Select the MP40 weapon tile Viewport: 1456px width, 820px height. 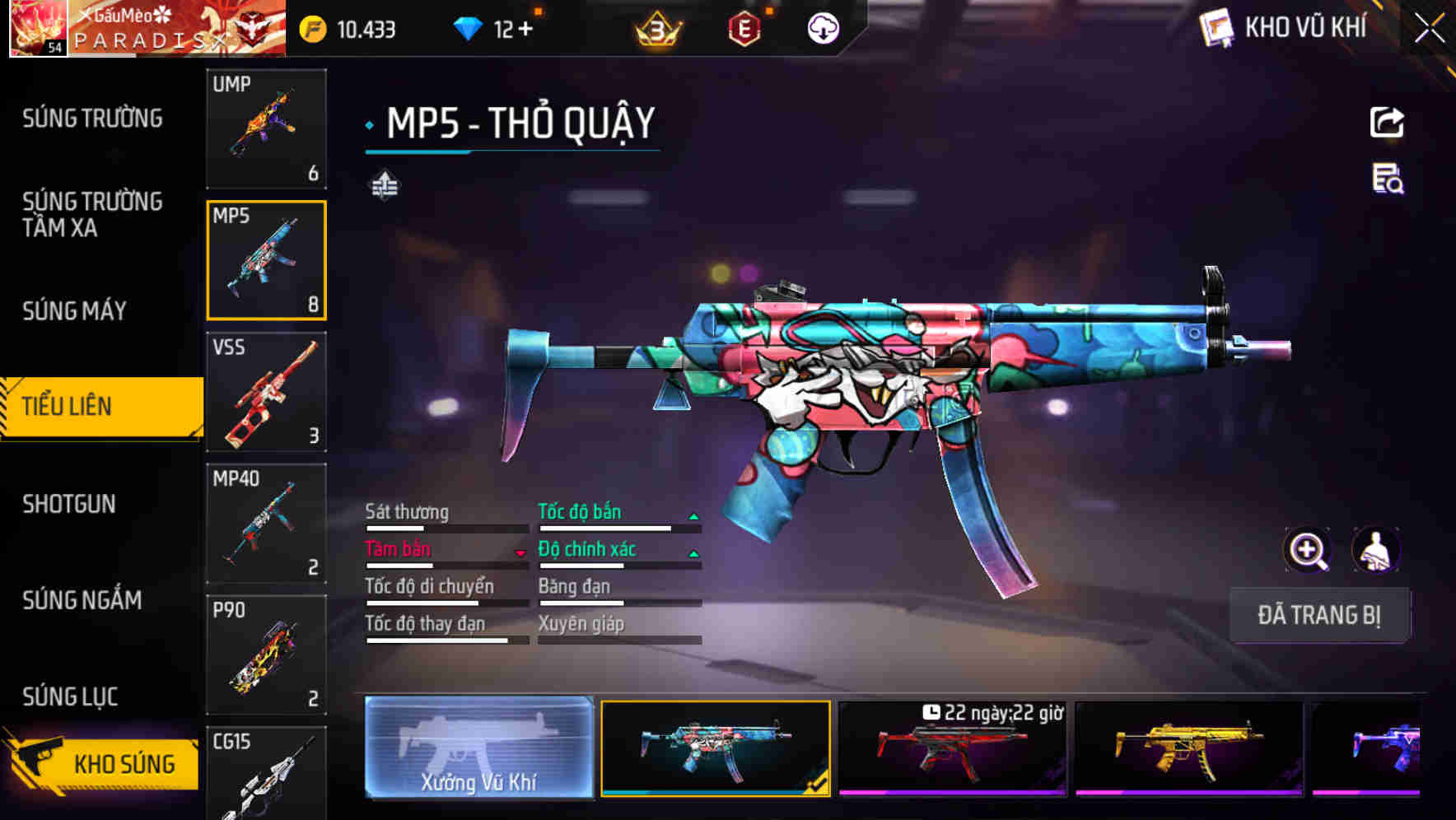pyautogui.click(x=266, y=524)
